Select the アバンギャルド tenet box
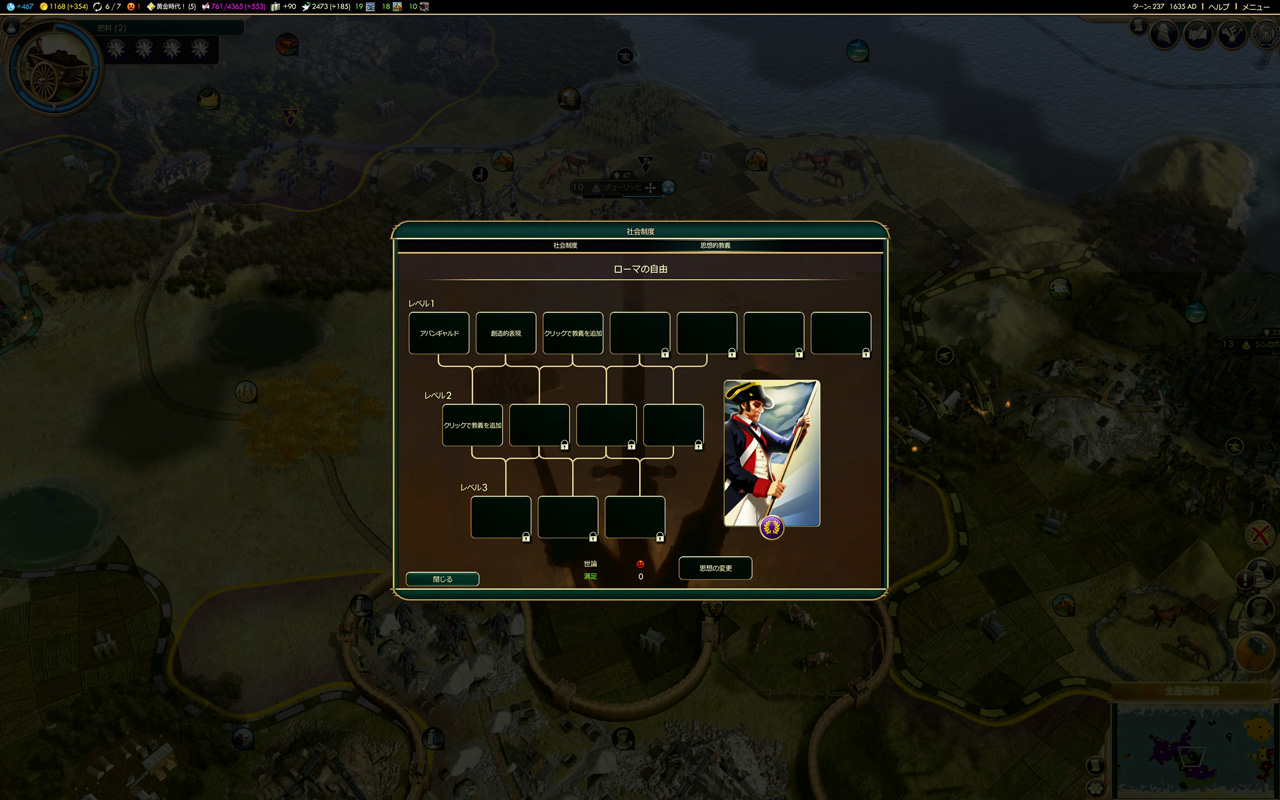 click(x=439, y=333)
